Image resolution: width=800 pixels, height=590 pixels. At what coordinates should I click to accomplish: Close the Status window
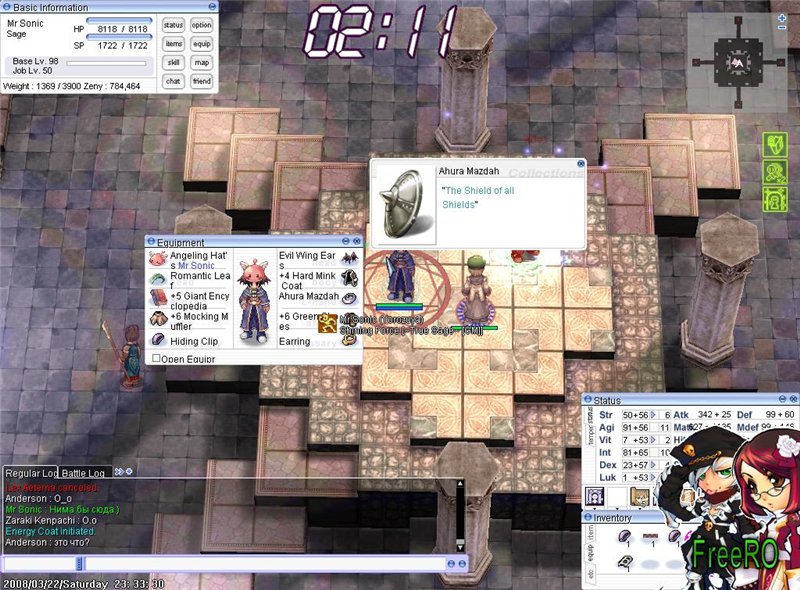click(793, 400)
